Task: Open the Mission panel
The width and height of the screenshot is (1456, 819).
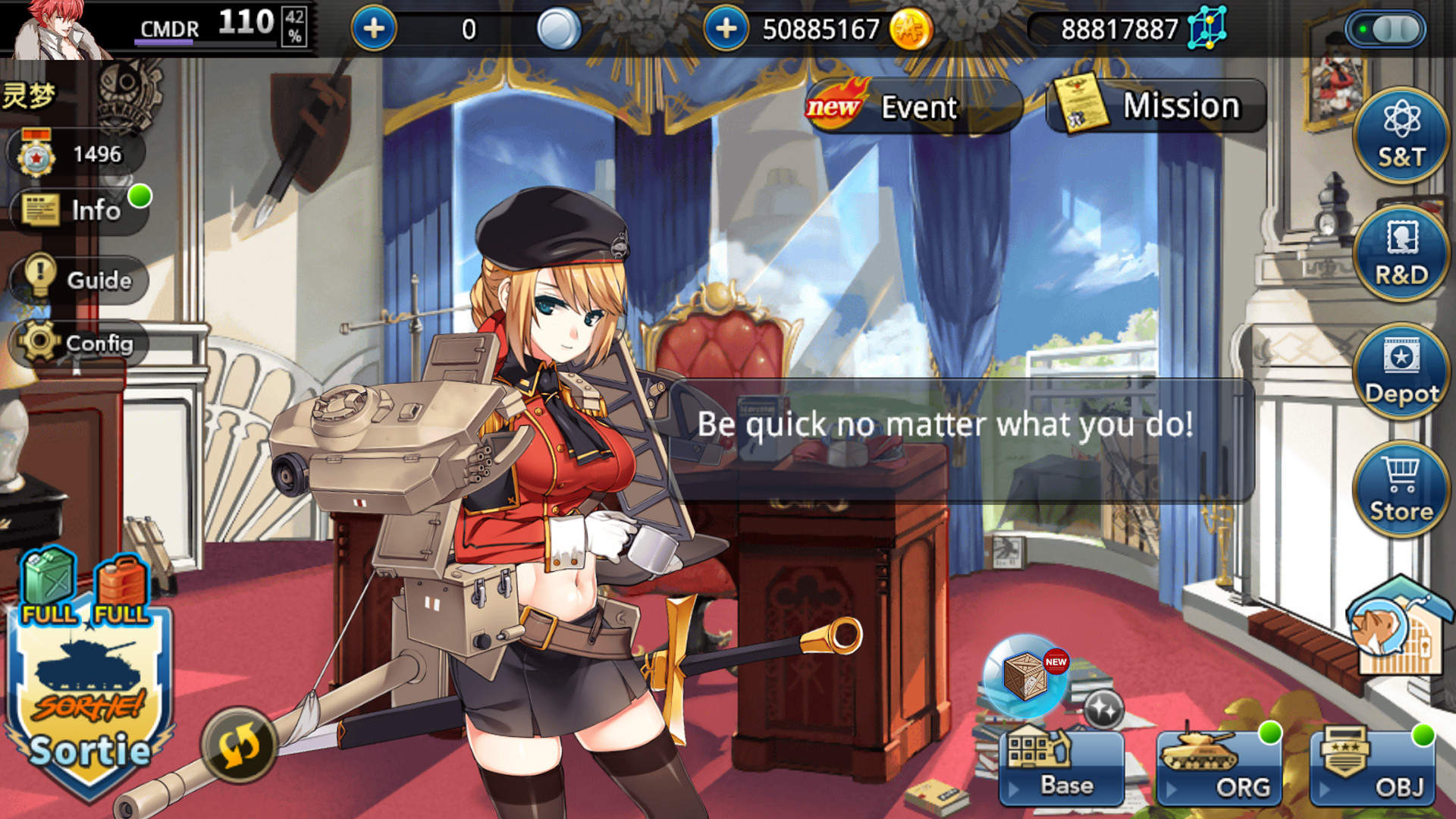Action: pos(1156,106)
